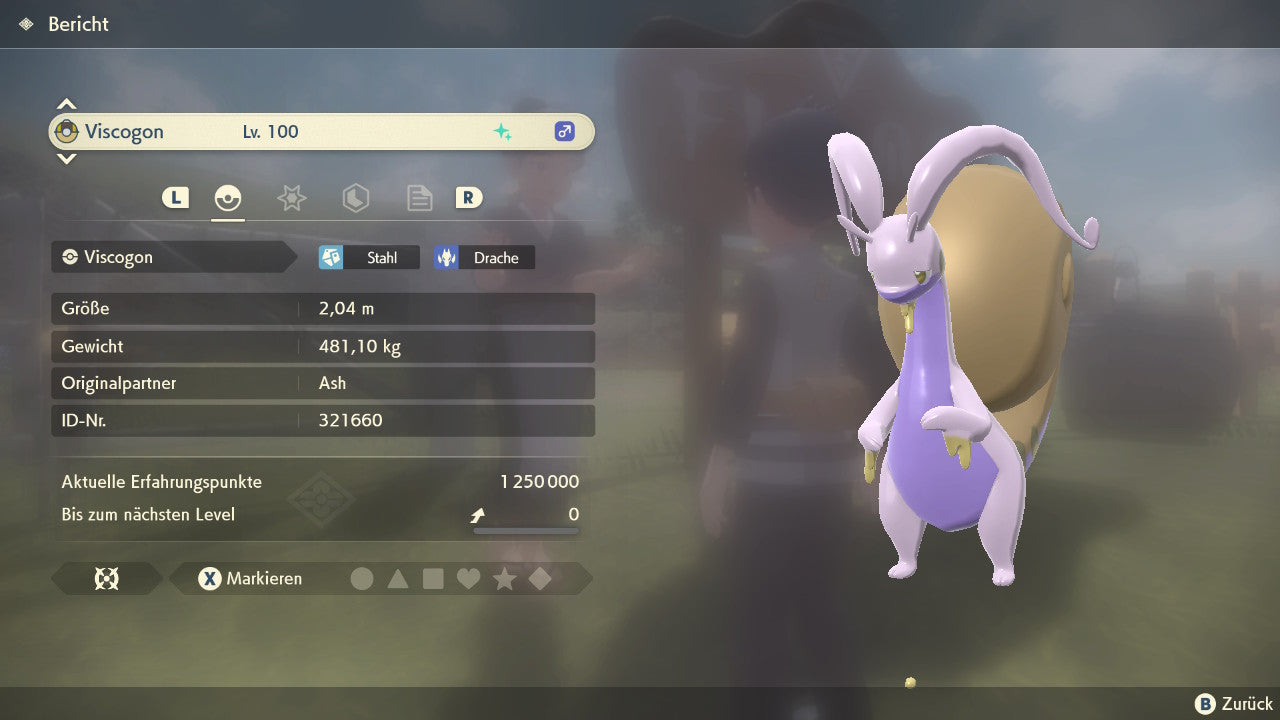Image resolution: width=1280 pixels, height=720 pixels.
Task: Switch to the next Pokémon with the down chevron
Action: [66, 158]
